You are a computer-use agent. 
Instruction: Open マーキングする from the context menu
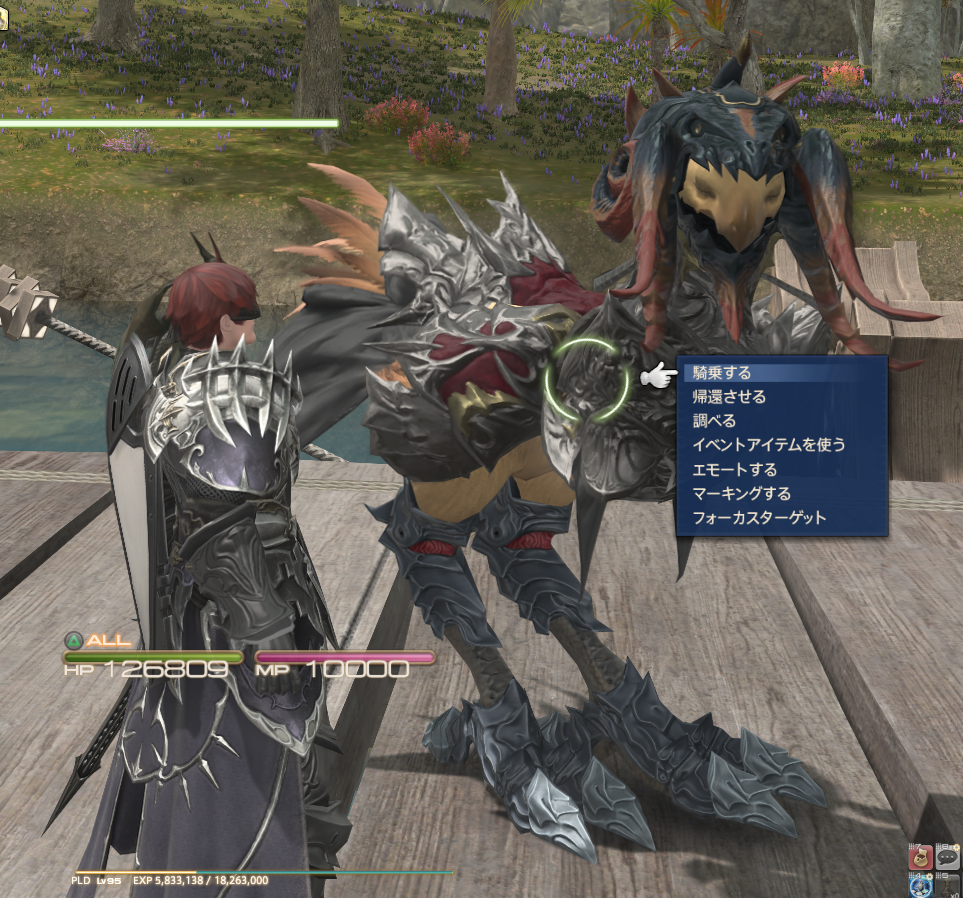point(741,493)
